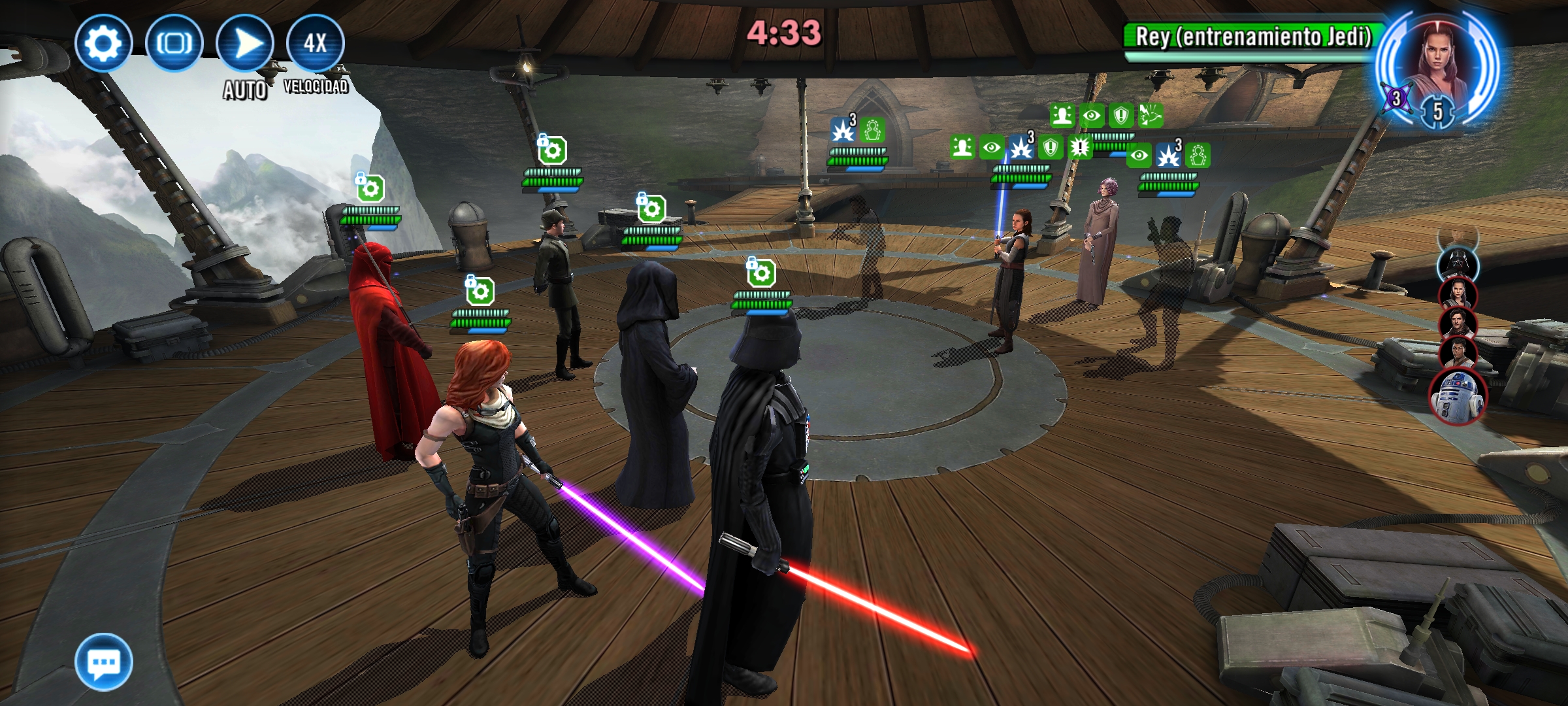Toggle the camera view button

[174, 43]
